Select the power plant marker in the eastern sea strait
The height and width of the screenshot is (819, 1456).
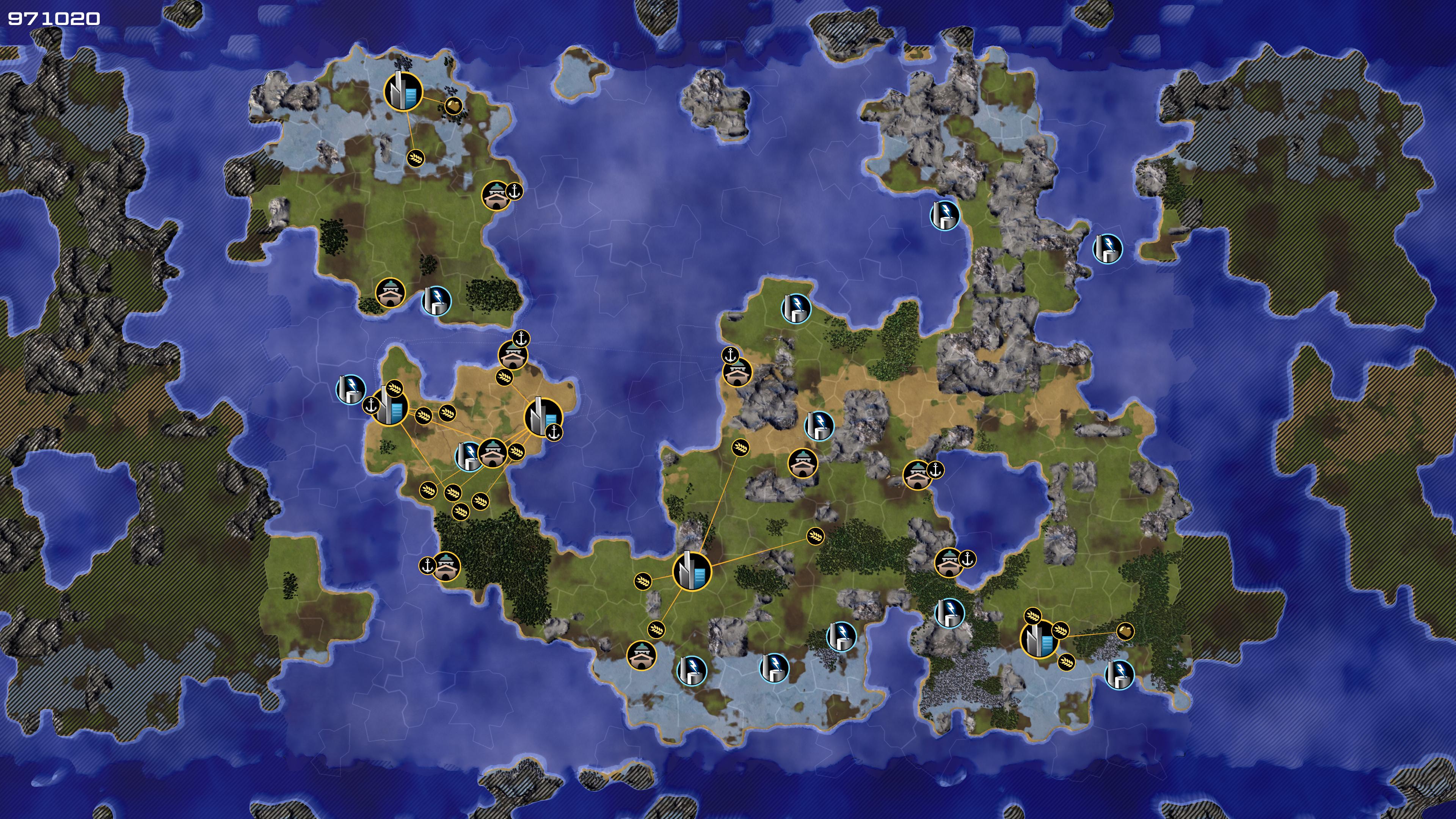click(x=1107, y=249)
